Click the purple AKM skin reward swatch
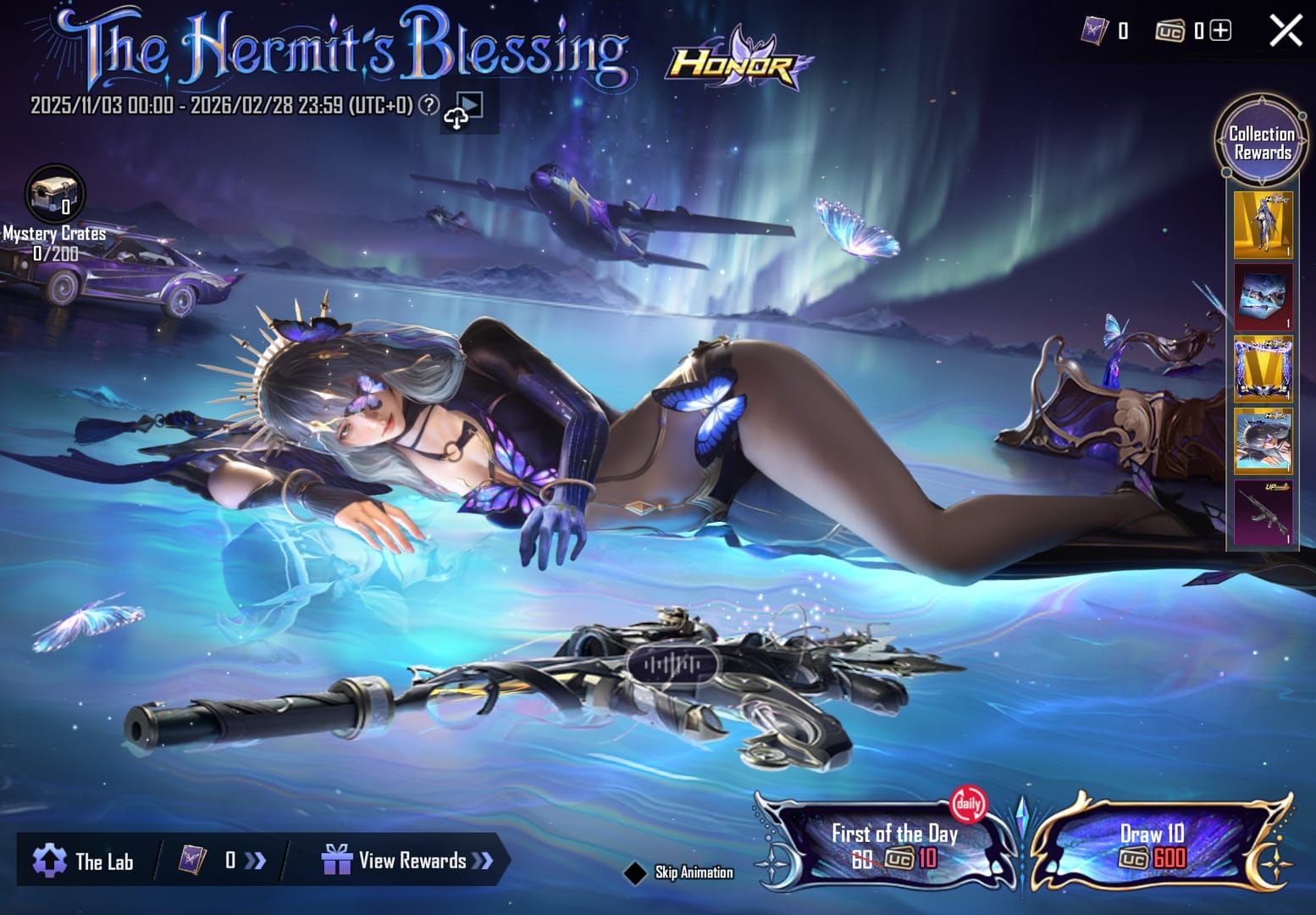This screenshot has width=1316, height=915. (x=1262, y=513)
